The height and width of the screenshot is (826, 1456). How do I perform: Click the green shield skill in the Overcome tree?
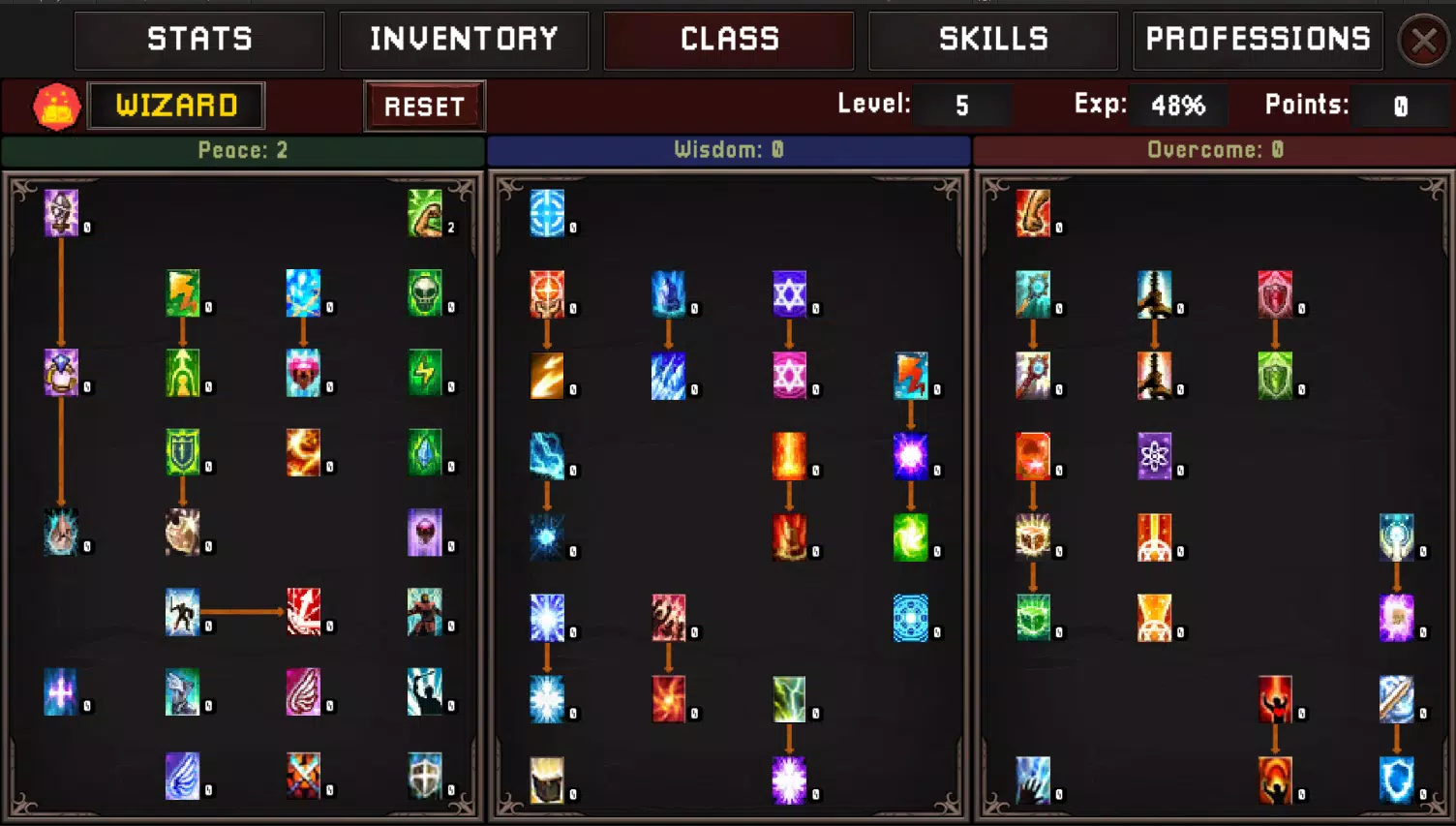(x=1276, y=375)
